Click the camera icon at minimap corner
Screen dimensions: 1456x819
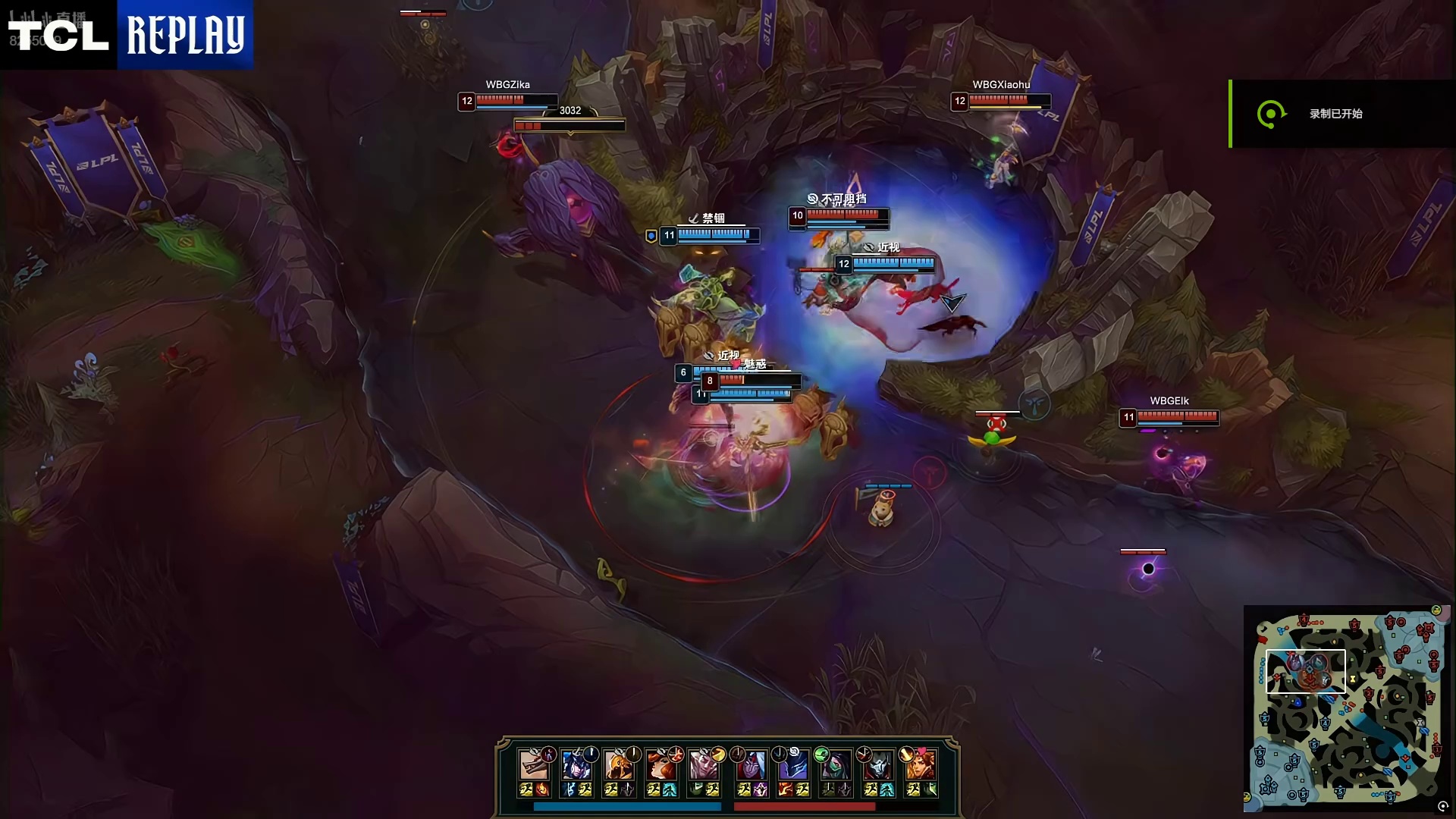tap(1442, 807)
